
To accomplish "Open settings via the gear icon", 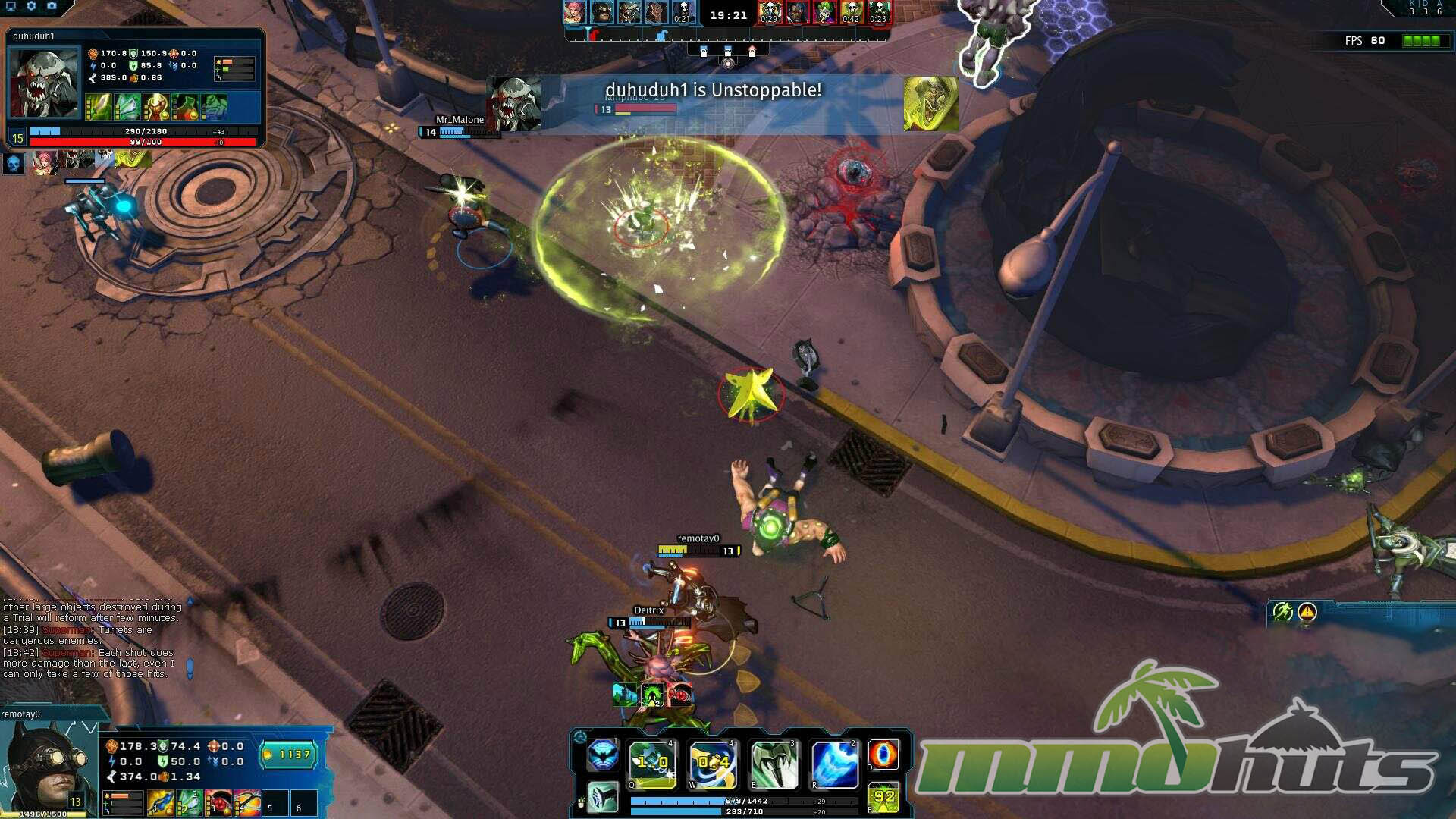I will click(x=31, y=6).
